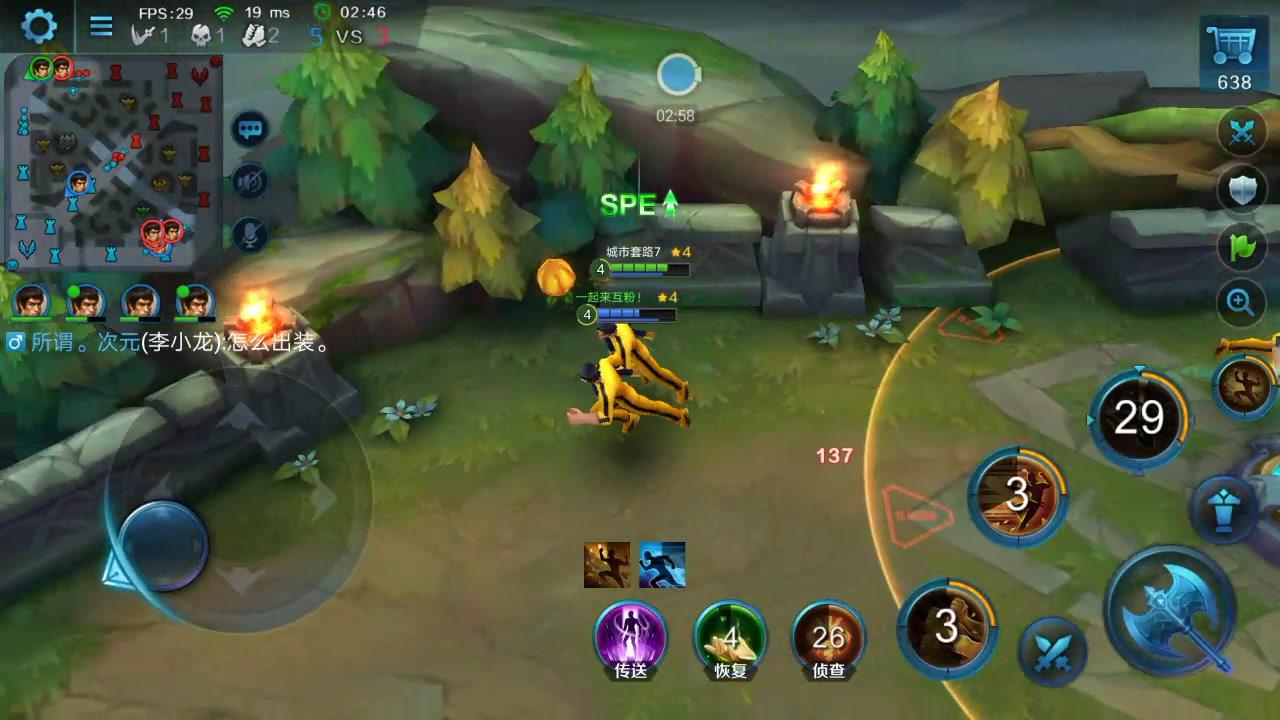Open the settings gear menu
Viewport: 1280px width, 720px height.
(x=39, y=26)
